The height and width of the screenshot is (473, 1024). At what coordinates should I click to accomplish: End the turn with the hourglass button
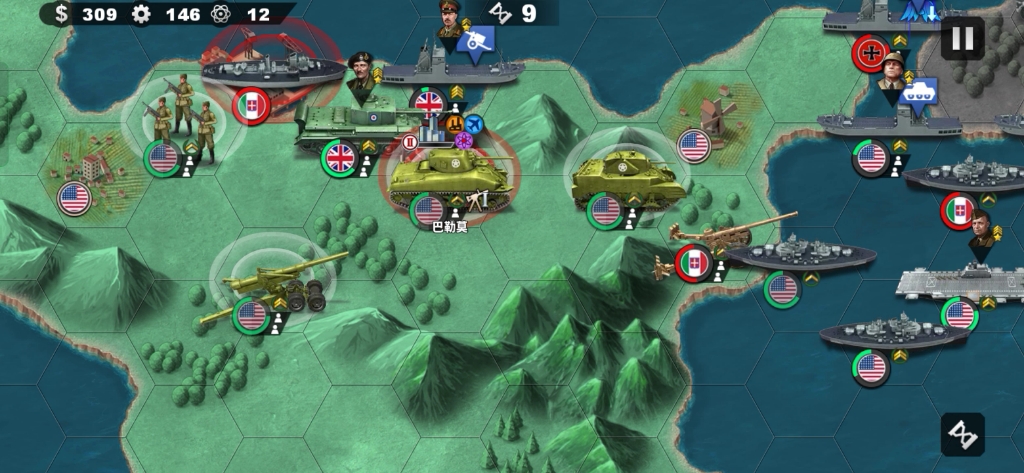coord(962,434)
